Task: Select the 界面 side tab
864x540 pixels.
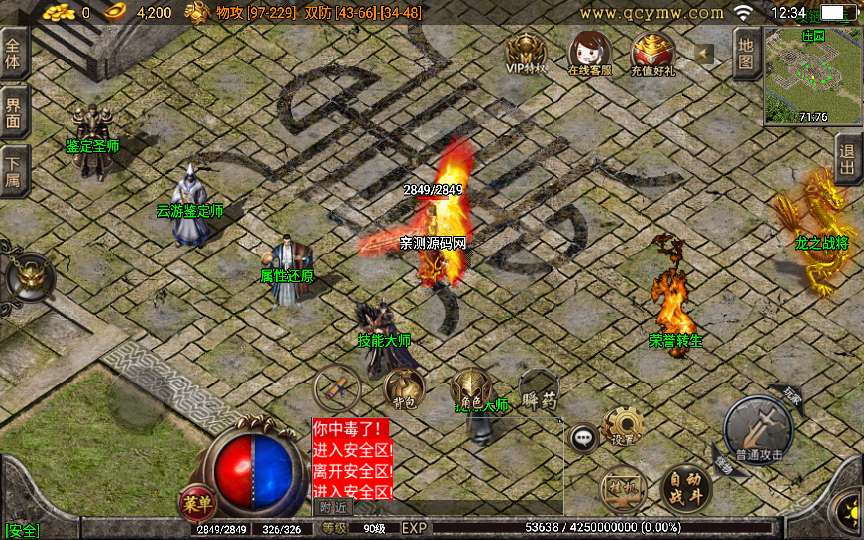Action: click(13, 111)
